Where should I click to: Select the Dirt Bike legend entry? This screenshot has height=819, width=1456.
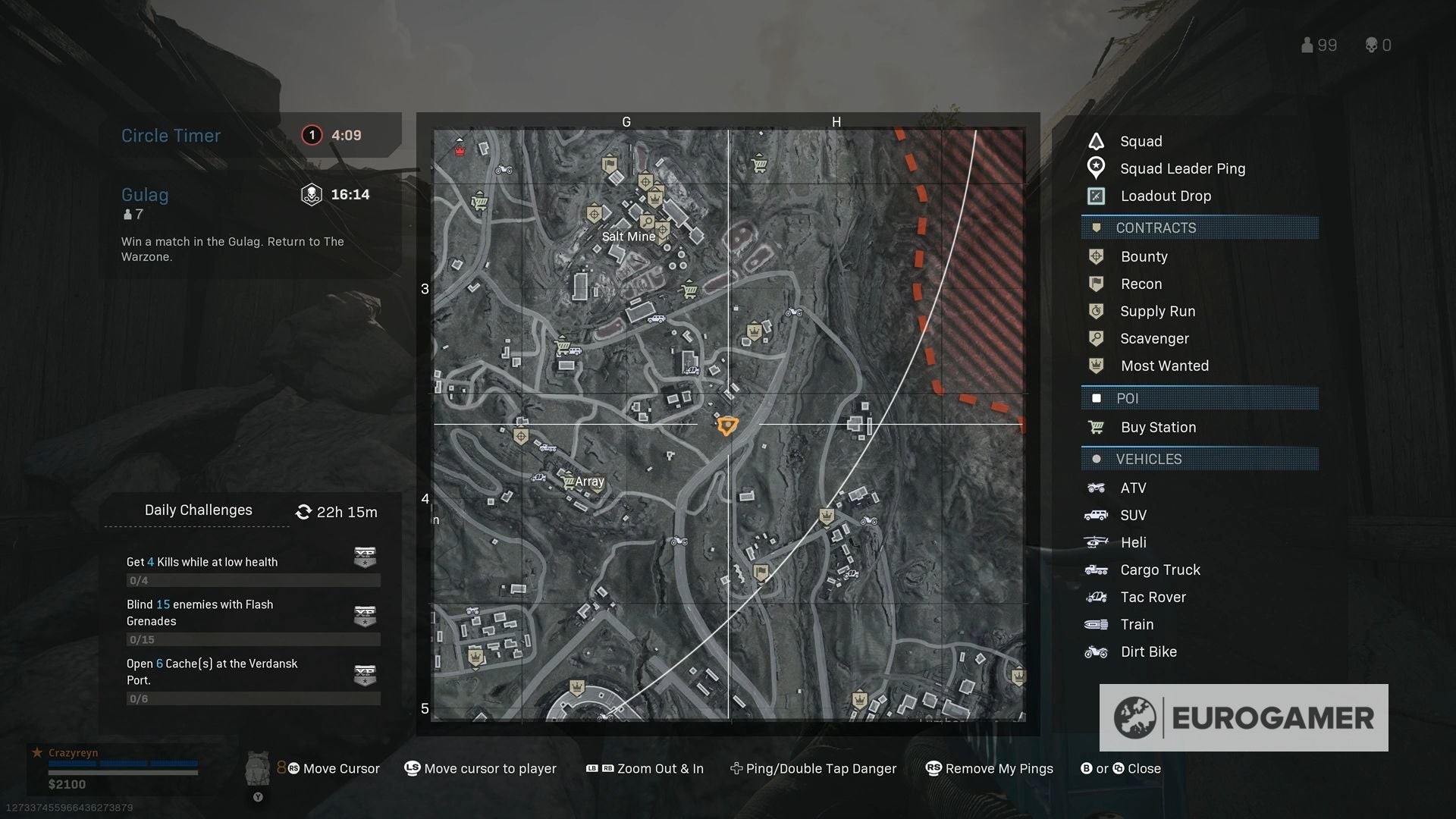1148,652
